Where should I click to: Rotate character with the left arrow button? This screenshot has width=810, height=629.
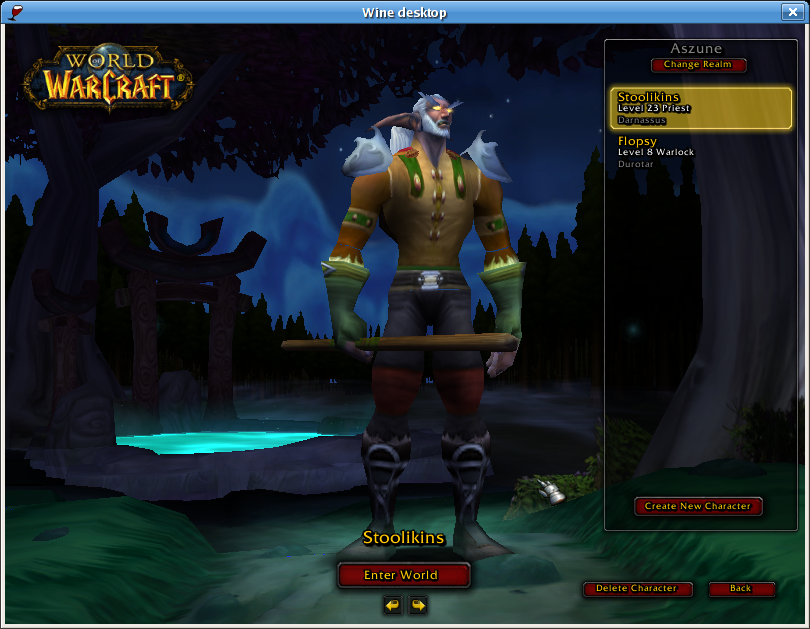tap(392, 605)
